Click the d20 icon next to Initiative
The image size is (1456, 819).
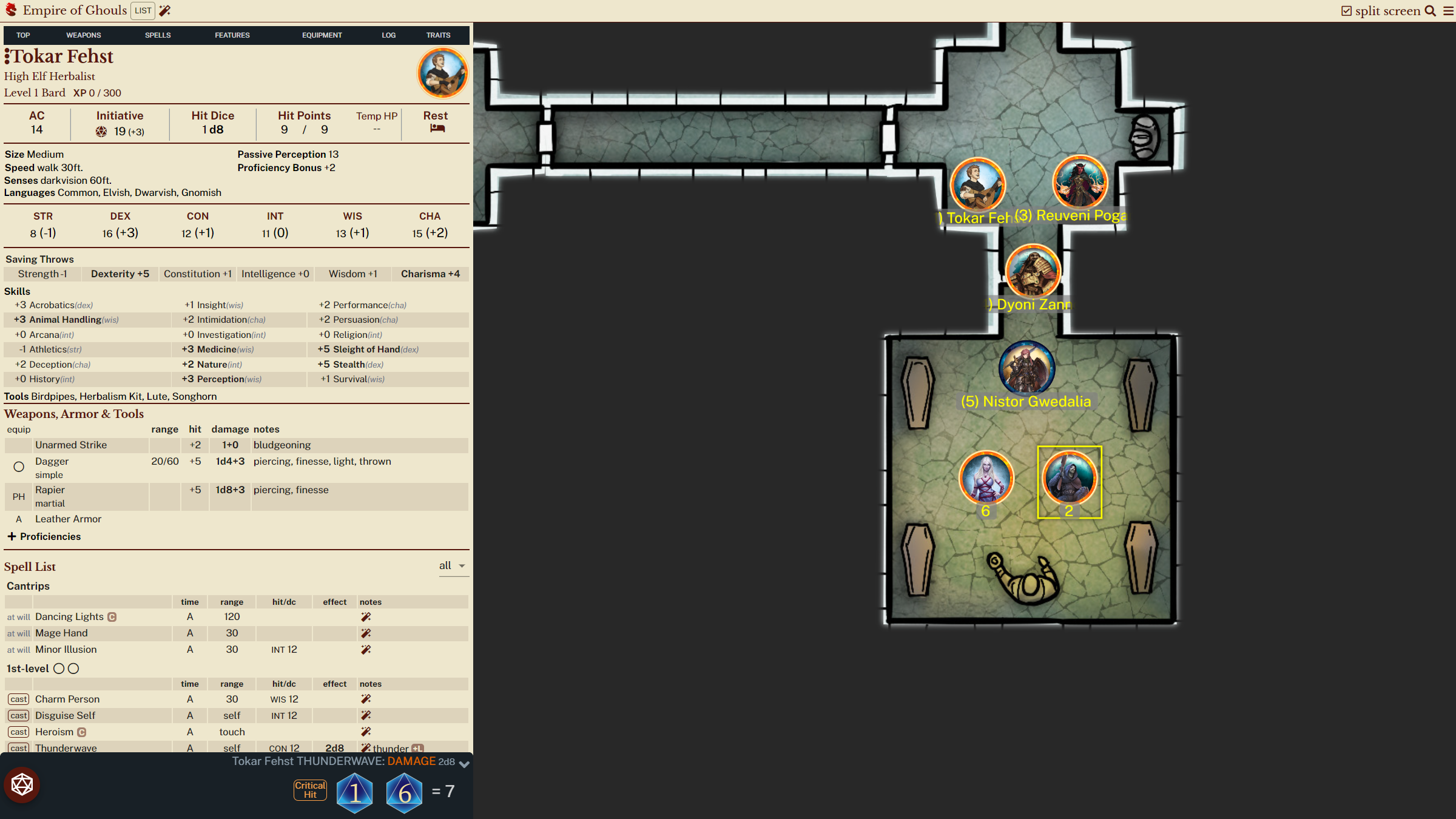[x=101, y=131]
